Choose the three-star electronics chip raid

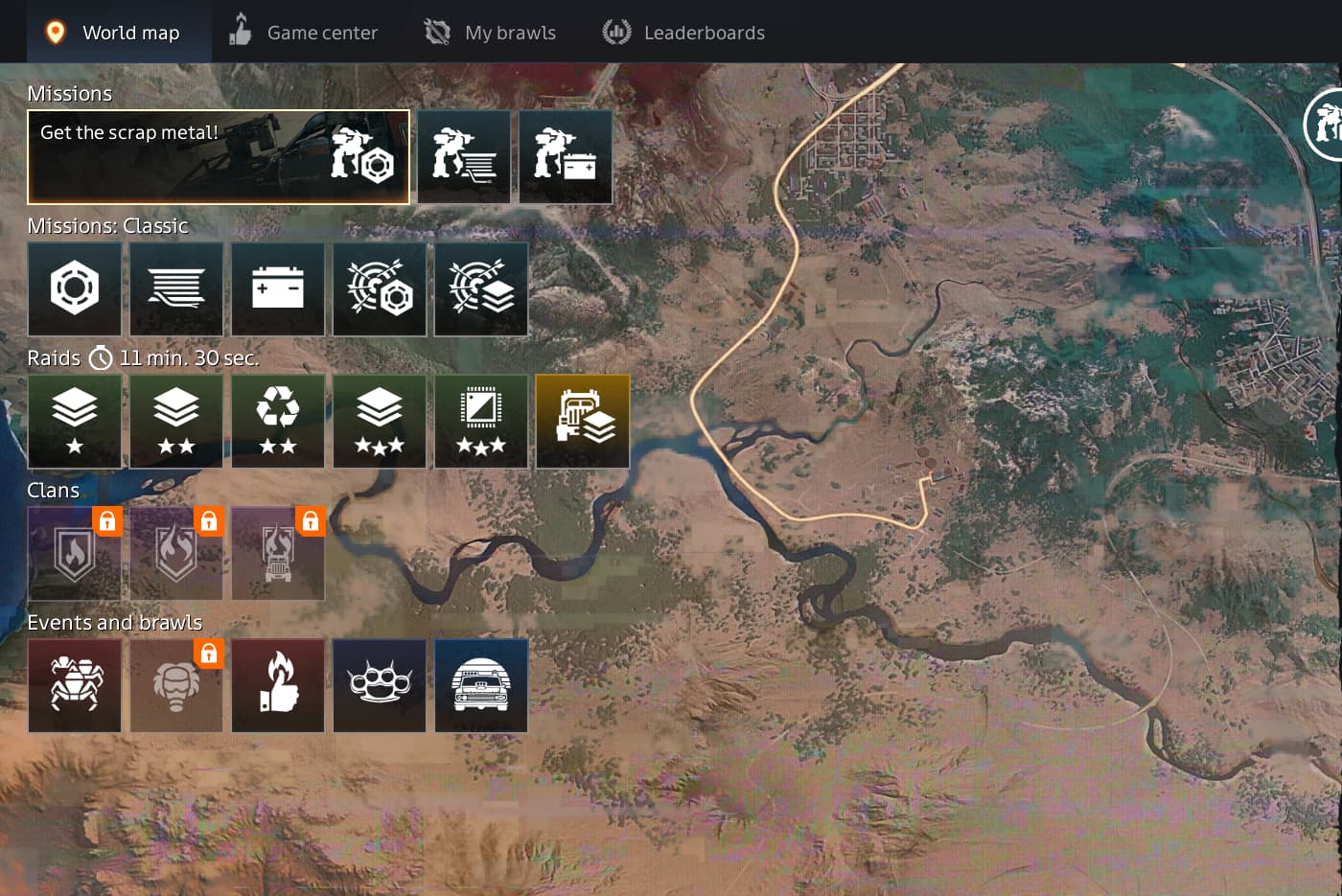pyautogui.click(x=481, y=421)
